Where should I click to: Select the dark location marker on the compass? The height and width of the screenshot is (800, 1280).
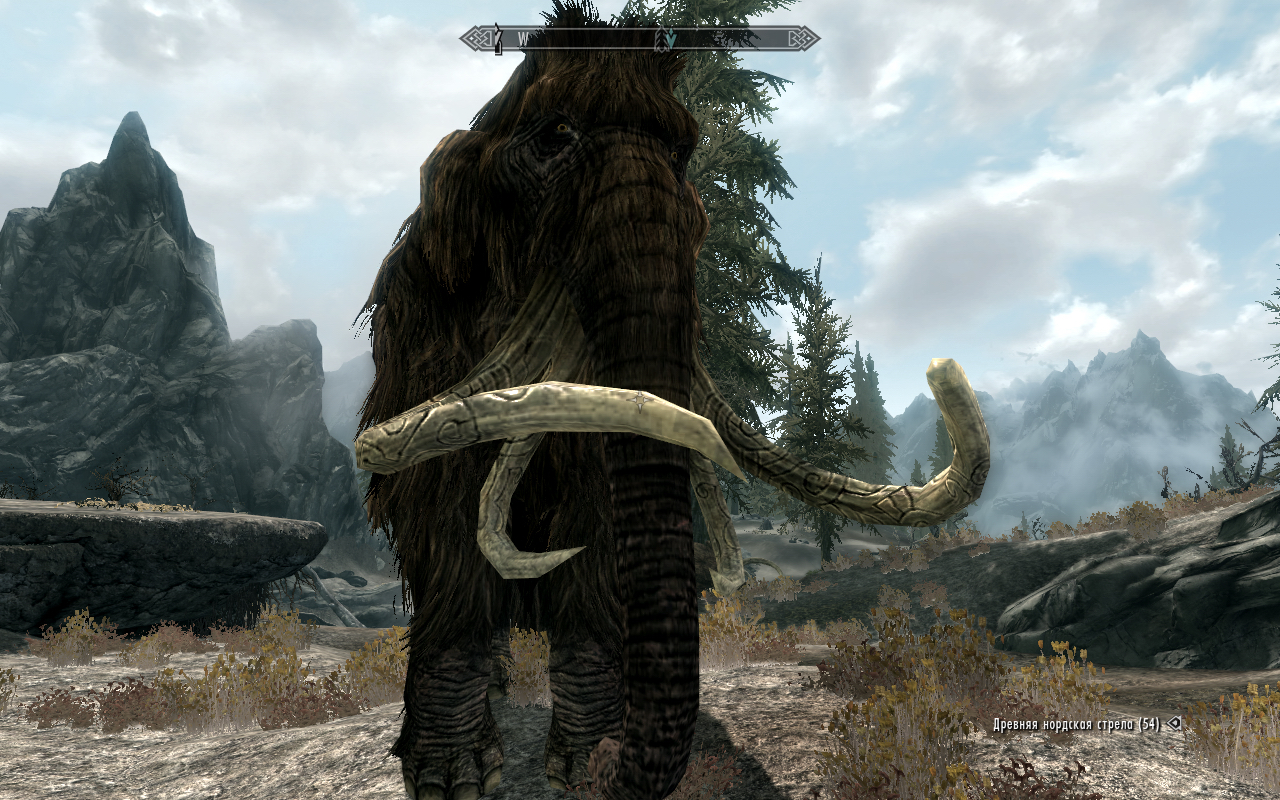pos(497,41)
